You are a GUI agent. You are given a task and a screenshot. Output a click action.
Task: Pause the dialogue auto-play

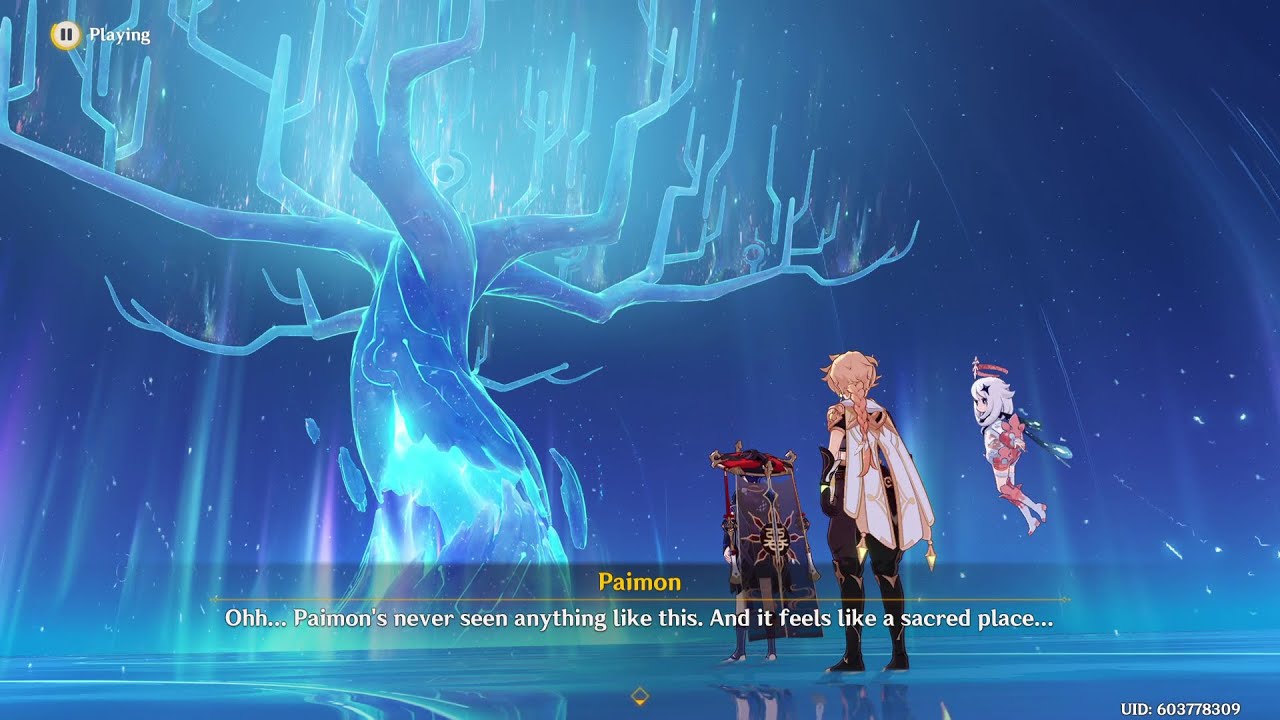click(x=65, y=35)
